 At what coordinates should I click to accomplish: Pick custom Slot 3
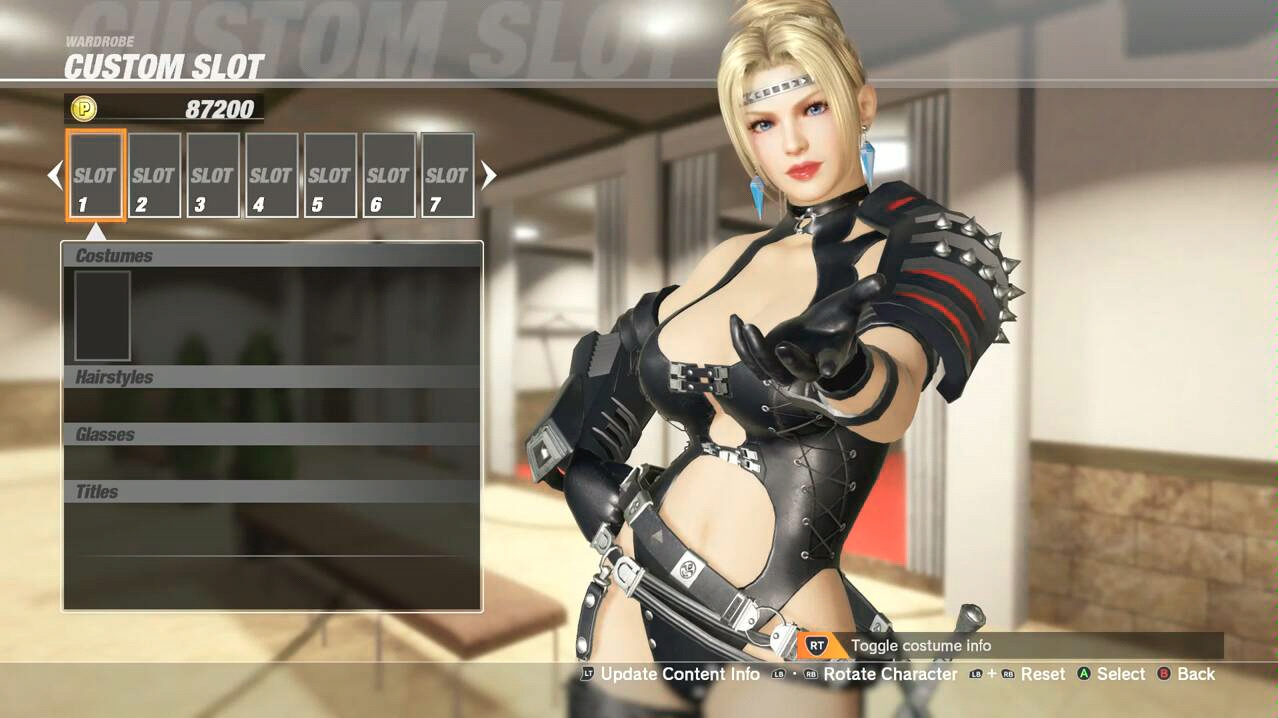pyautogui.click(x=212, y=175)
